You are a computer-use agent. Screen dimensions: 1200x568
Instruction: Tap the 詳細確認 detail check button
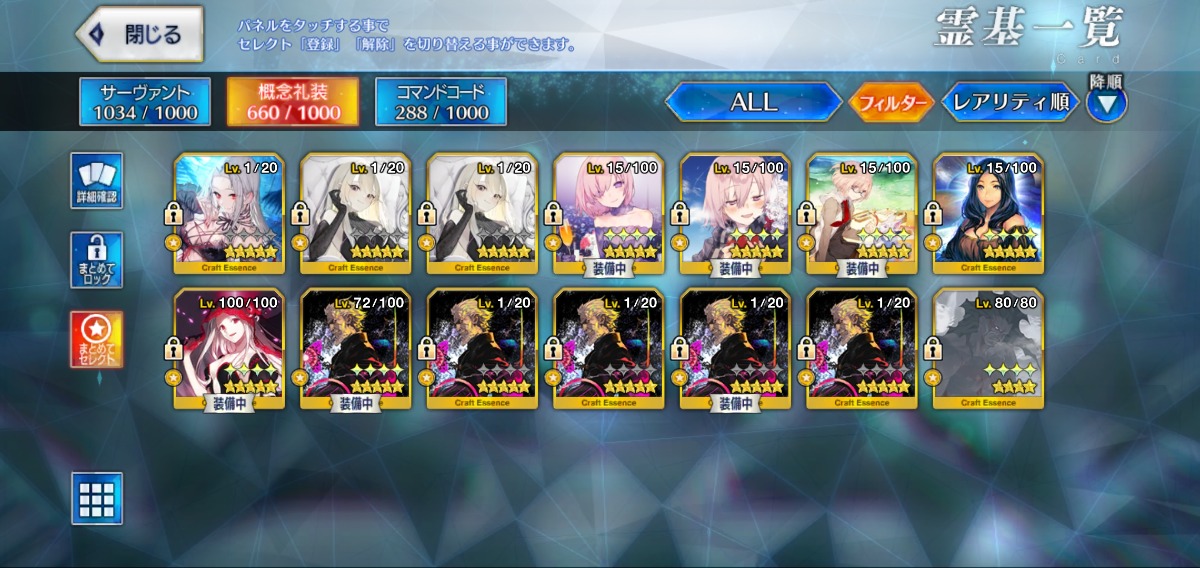coord(97,181)
